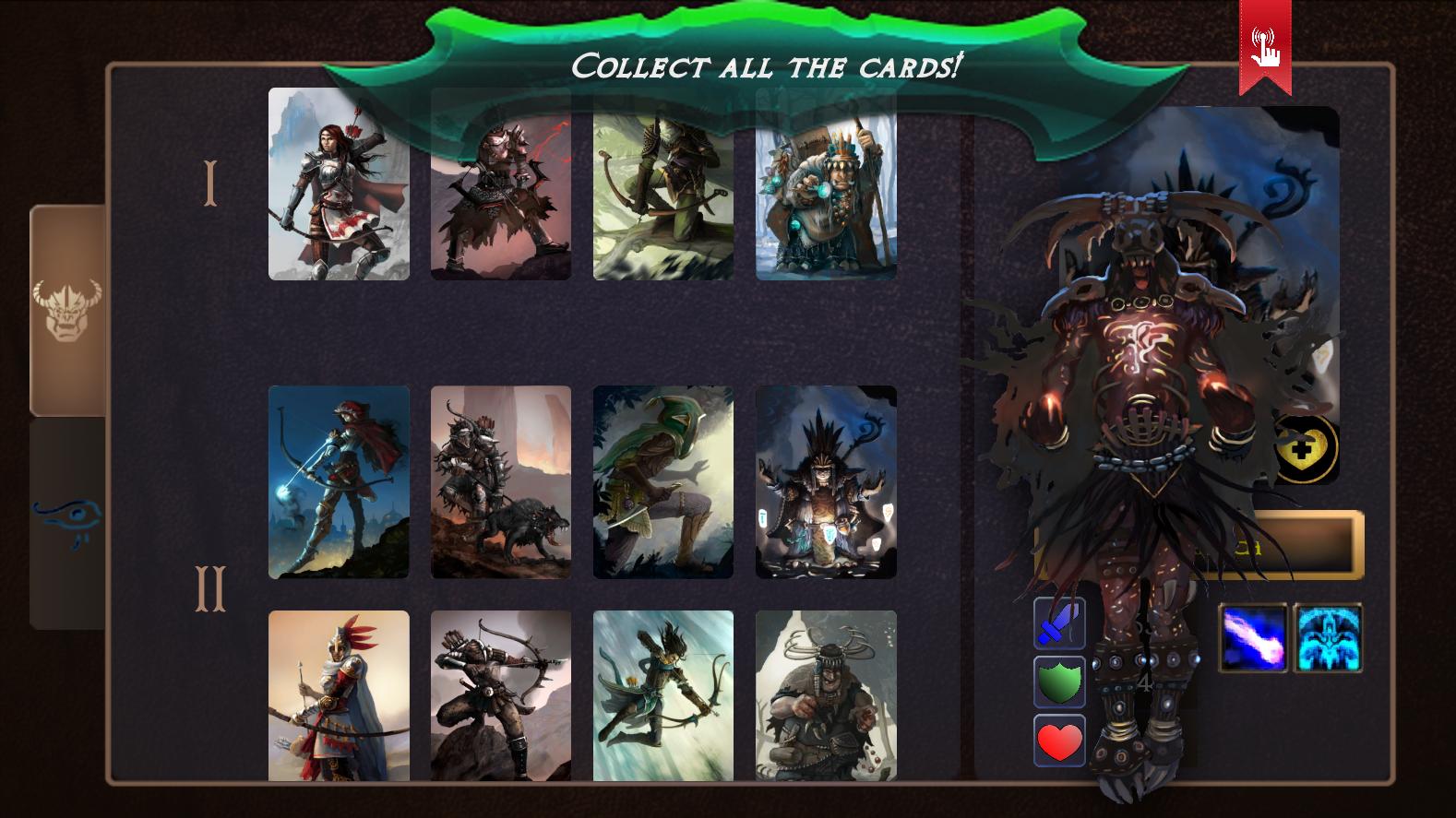Viewport: 1456px width, 818px height.
Task: Select the green shield defense icon
Action: tap(1058, 682)
